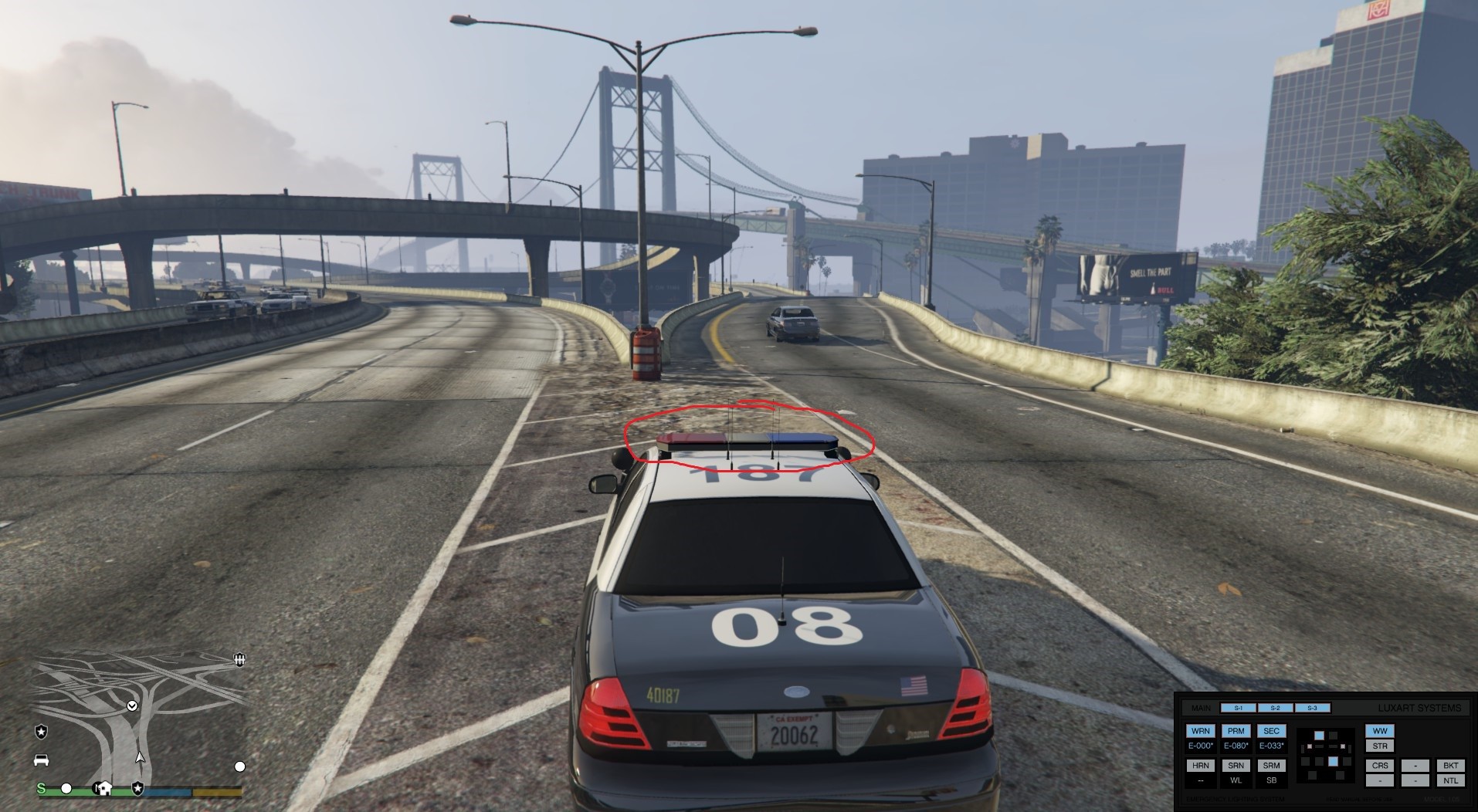Toggle the SEC secondary lights button
This screenshot has width=1478, height=812.
coord(1271,731)
